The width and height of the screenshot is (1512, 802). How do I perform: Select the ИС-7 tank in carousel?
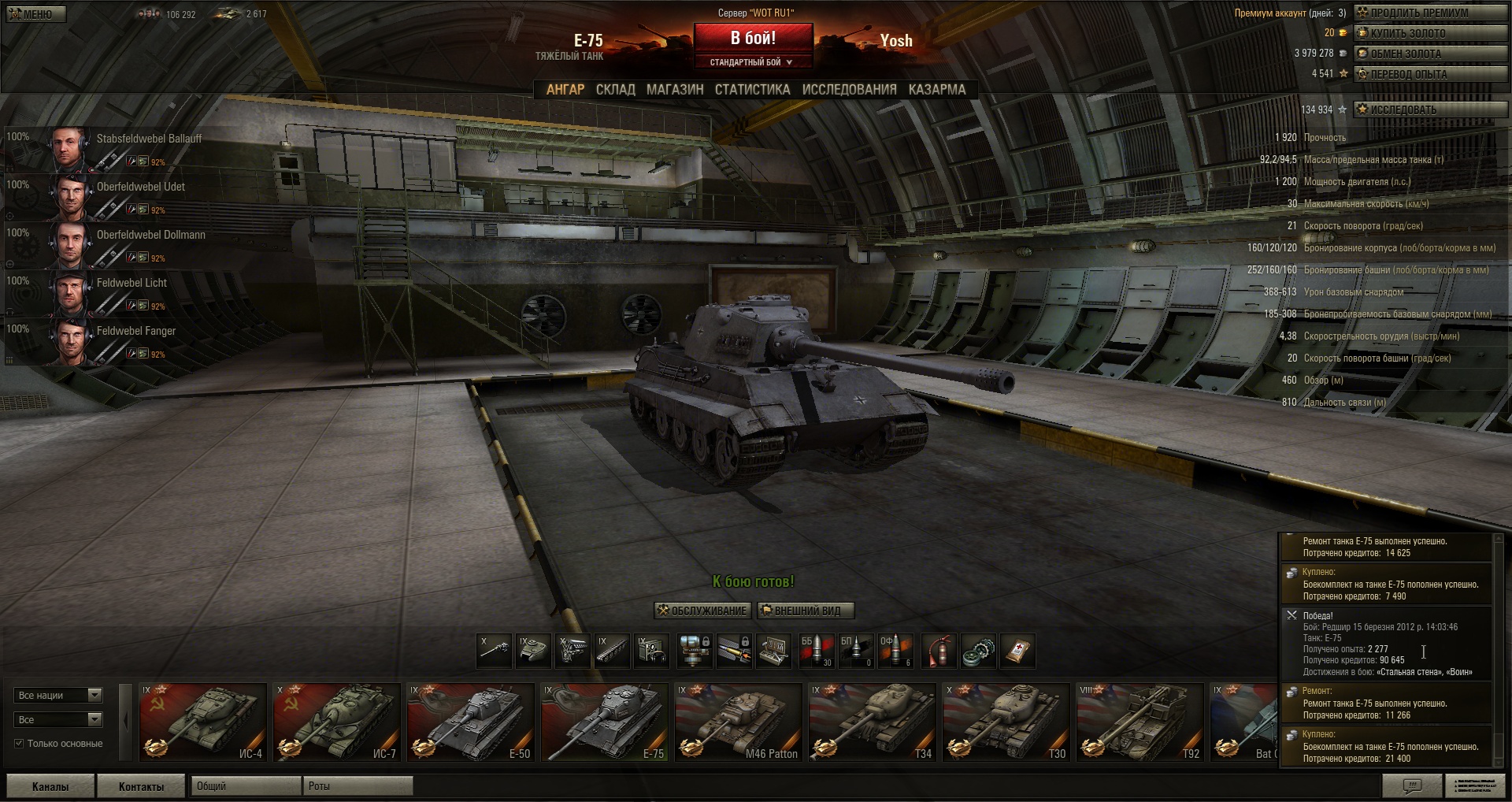[x=336, y=722]
